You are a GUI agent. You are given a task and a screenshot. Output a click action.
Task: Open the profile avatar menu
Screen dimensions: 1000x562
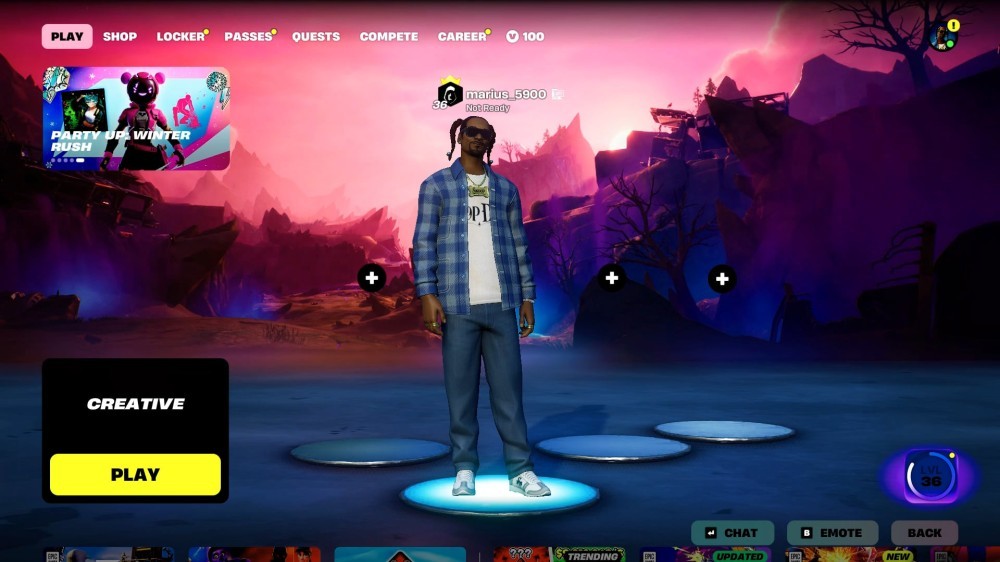pos(942,37)
